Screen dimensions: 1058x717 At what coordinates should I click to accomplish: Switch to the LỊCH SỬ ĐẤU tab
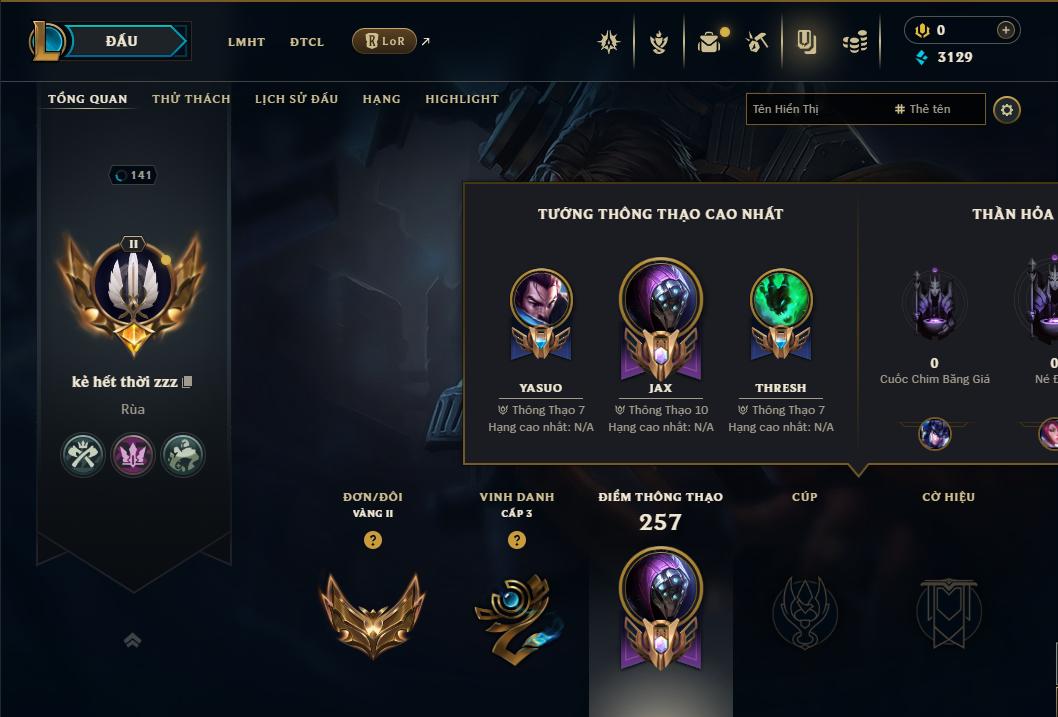click(x=296, y=99)
